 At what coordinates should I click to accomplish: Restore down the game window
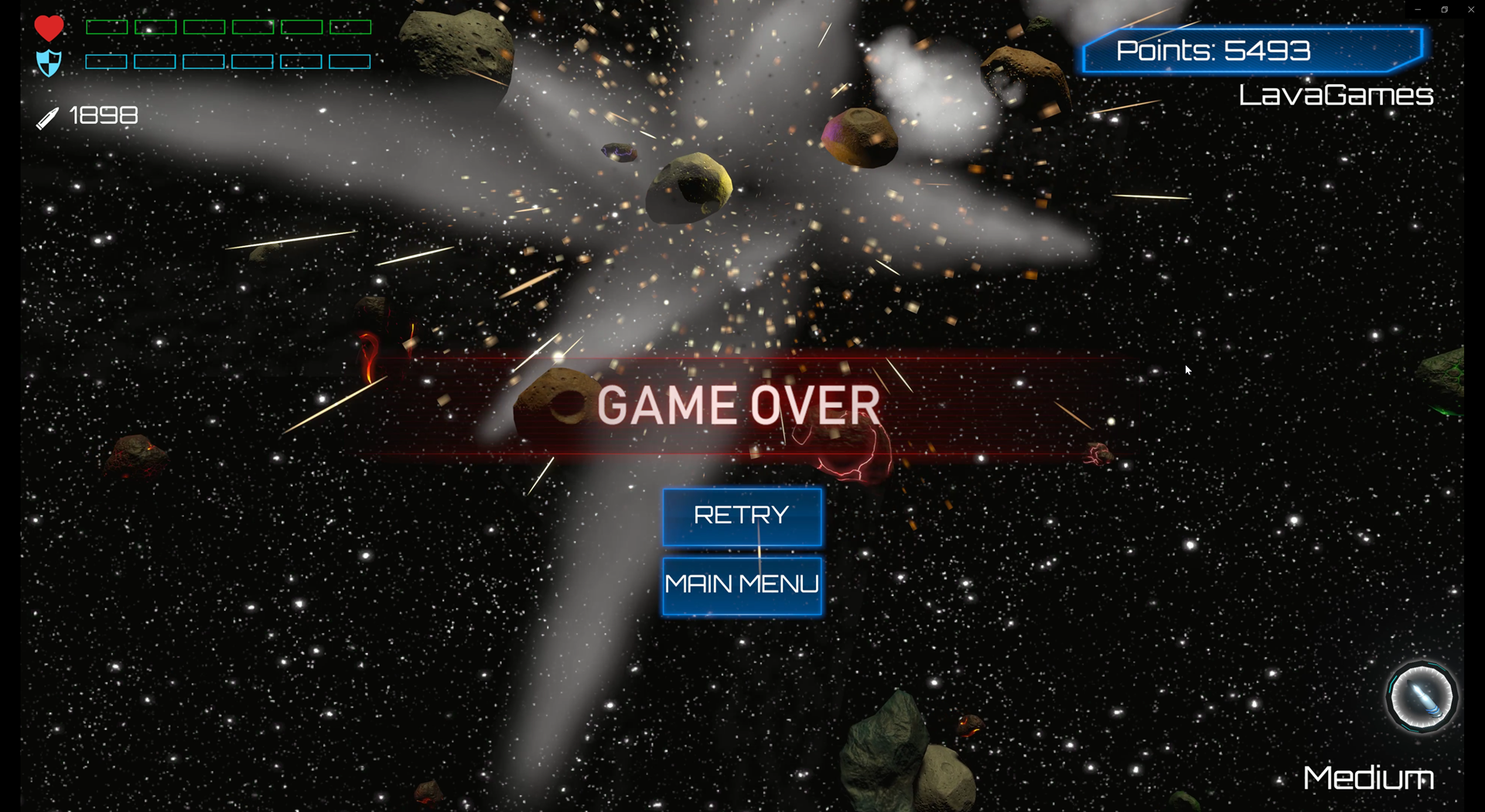[1444, 10]
